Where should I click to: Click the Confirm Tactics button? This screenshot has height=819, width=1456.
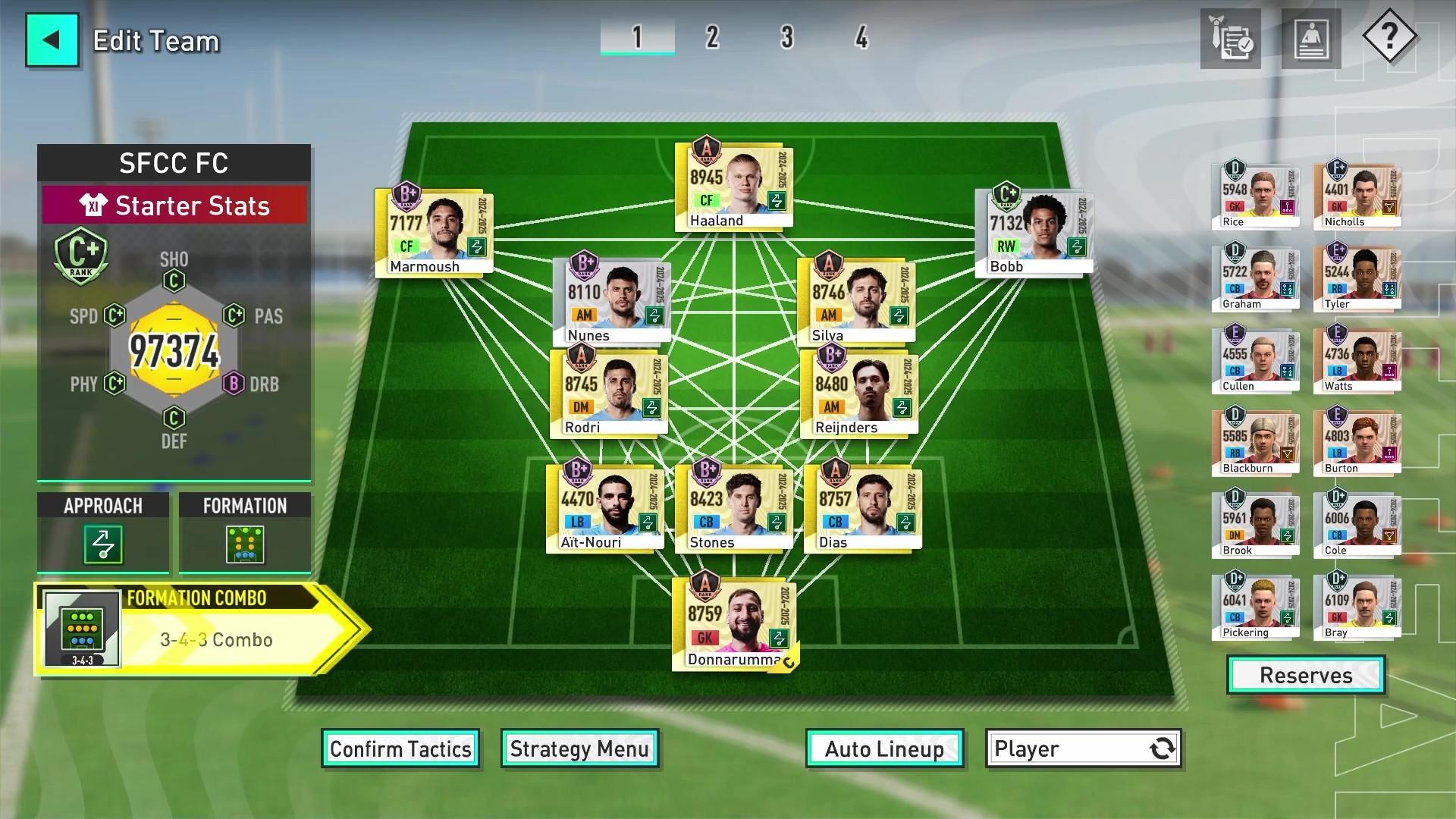pyautogui.click(x=400, y=748)
